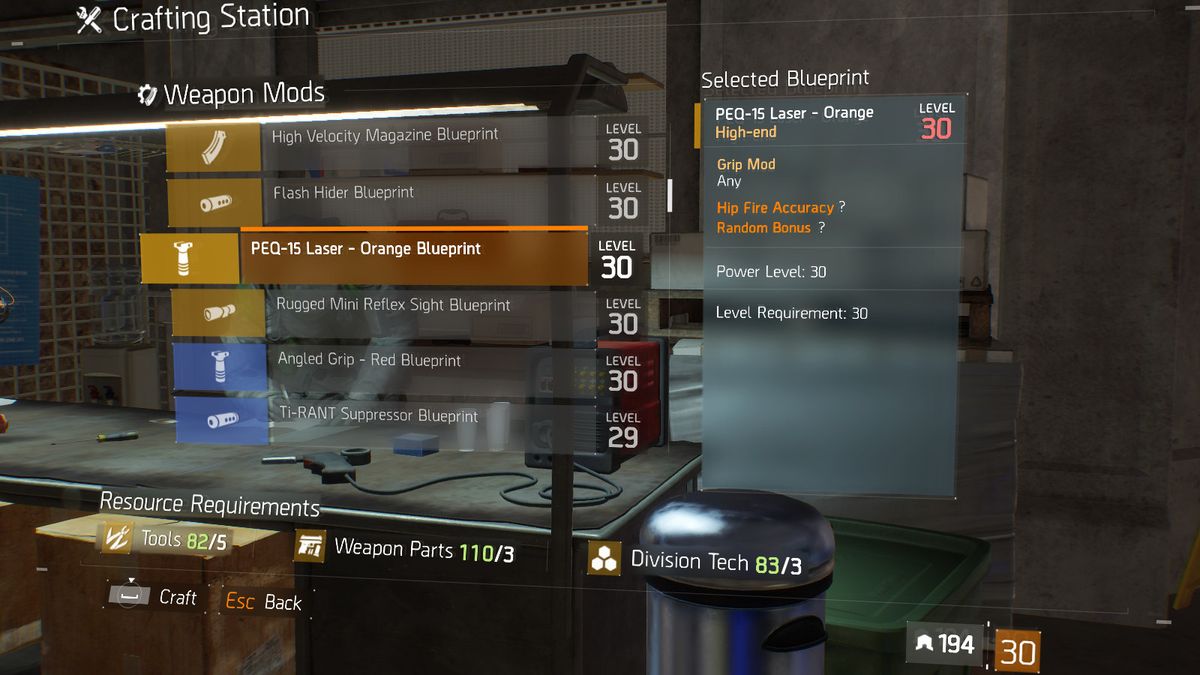Image resolution: width=1200 pixels, height=675 pixels.
Task: Click the blueprint list scrollbar
Action: [671, 195]
